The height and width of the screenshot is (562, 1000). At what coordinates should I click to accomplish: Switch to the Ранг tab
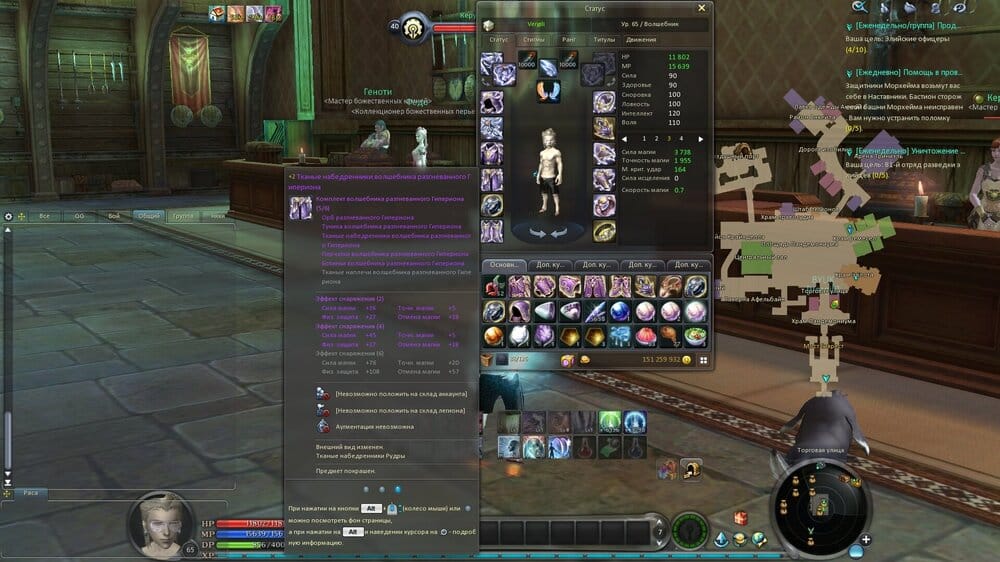click(x=568, y=40)
